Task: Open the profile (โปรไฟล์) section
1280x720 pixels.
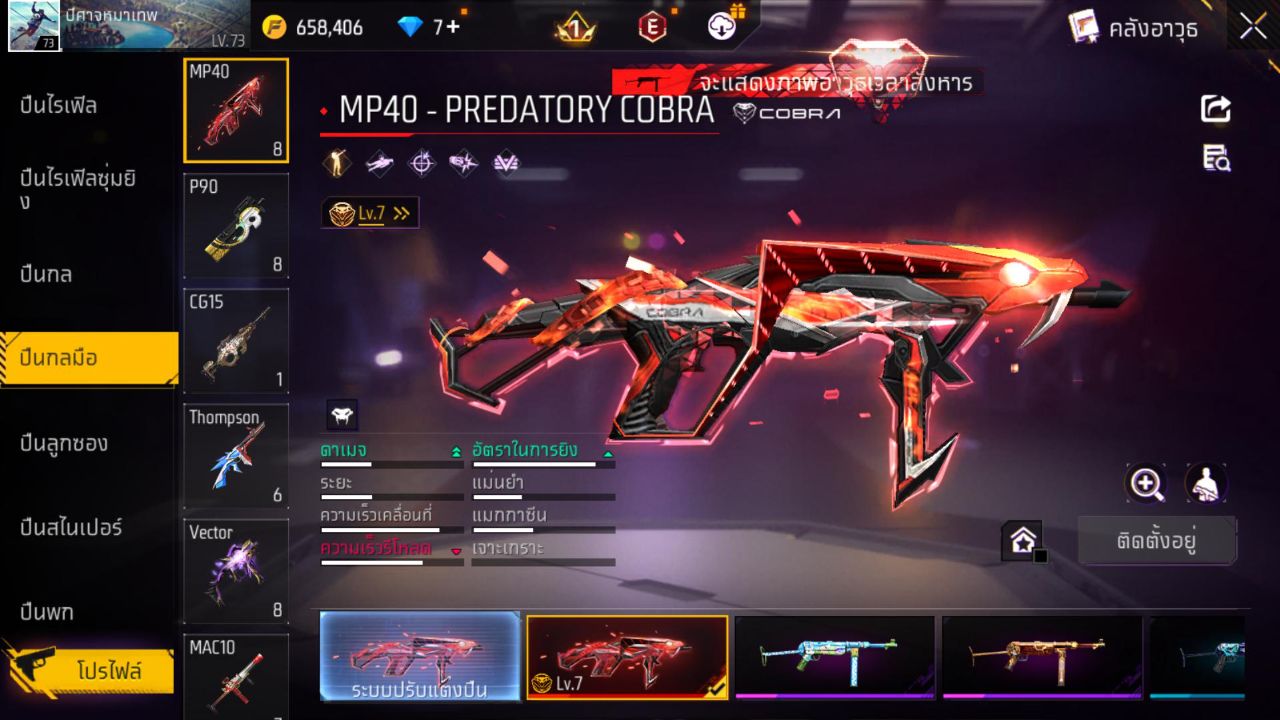Action: [x=88, y=672]
